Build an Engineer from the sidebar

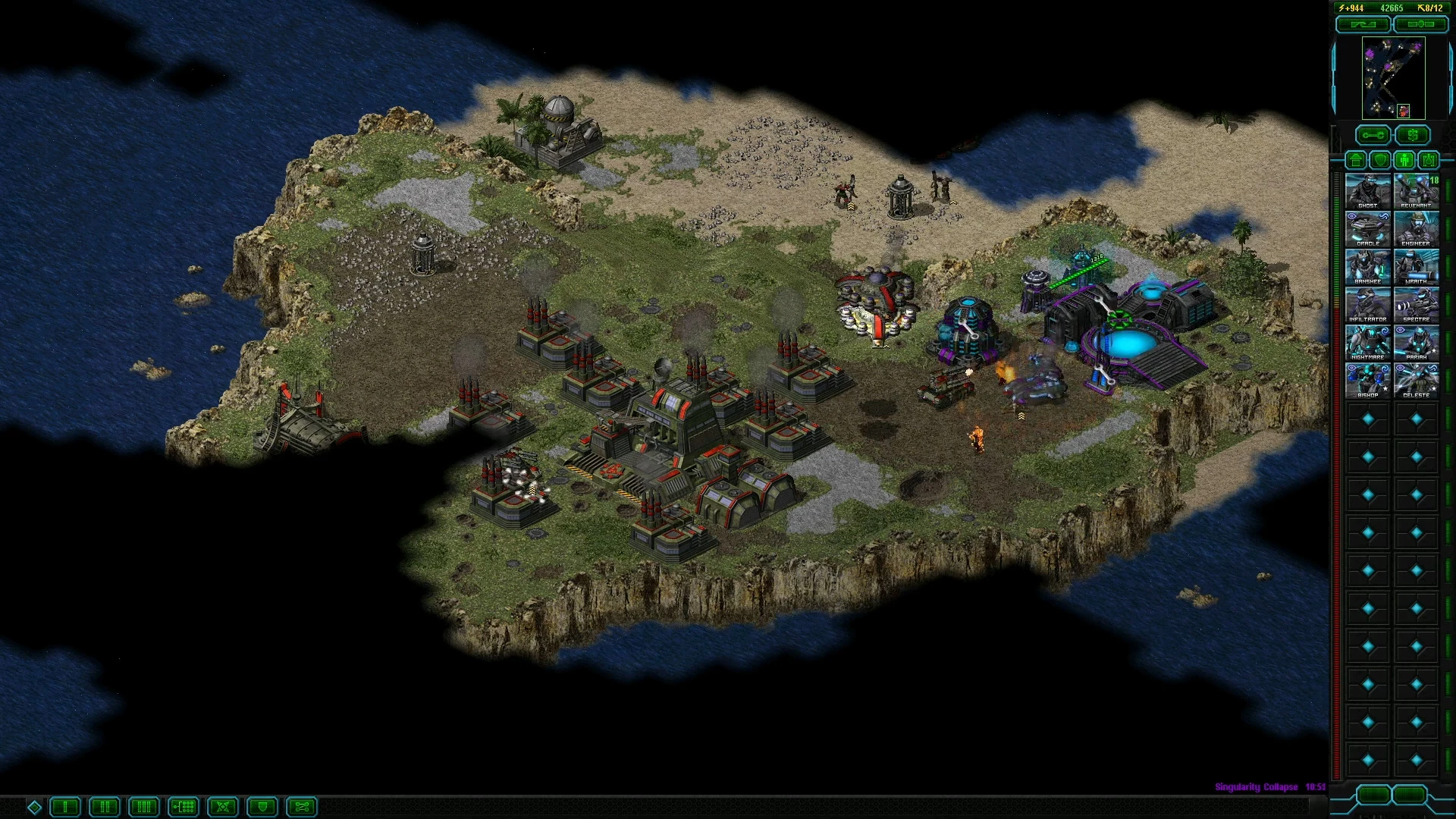pyautogui.click(x=1416, y=228)
